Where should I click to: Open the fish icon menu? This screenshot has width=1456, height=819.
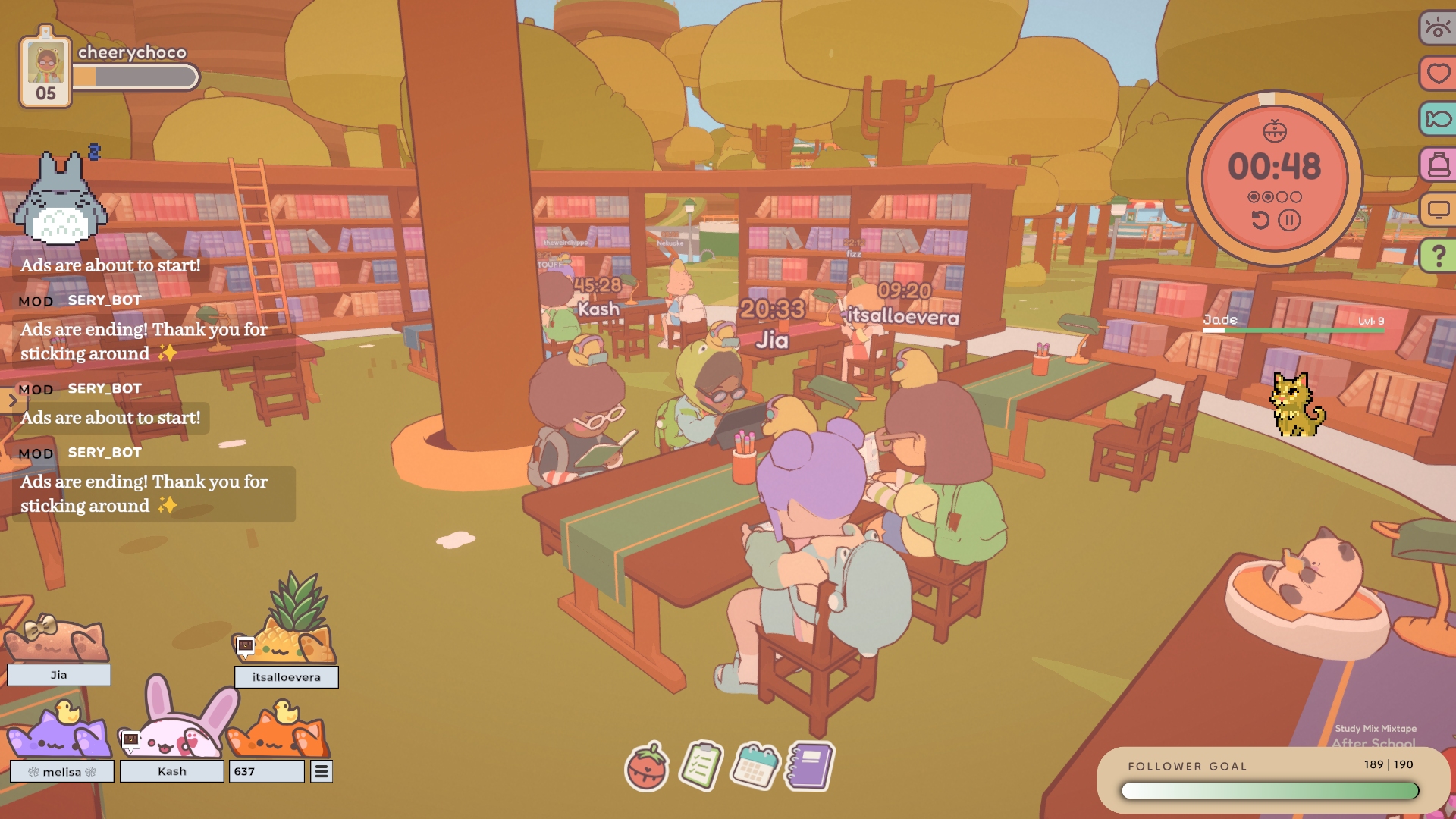(x=1438, y=119)
